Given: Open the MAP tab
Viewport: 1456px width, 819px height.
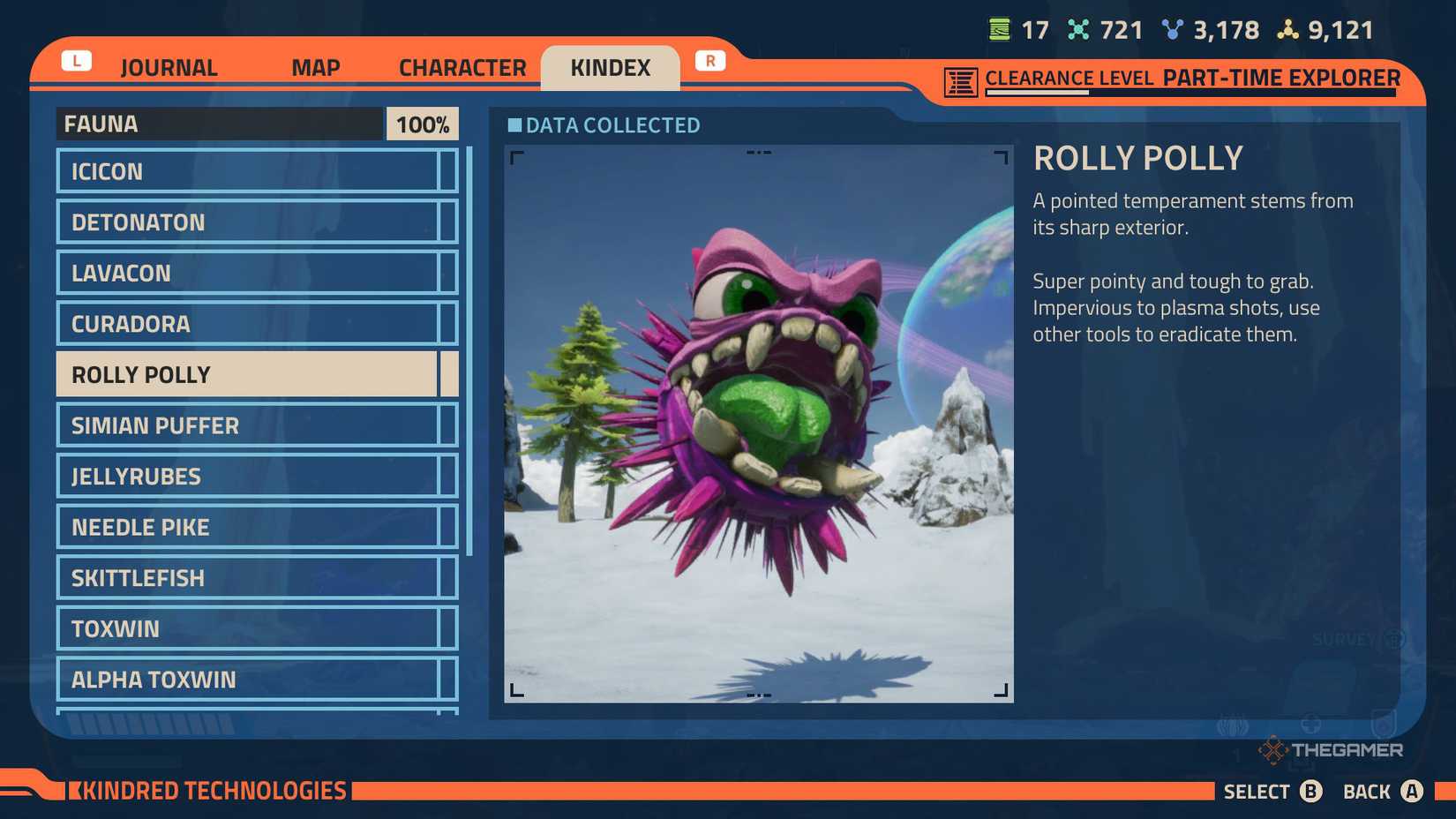Looking at the screenshot, I should pyautogui.click(x=315, y=66).
